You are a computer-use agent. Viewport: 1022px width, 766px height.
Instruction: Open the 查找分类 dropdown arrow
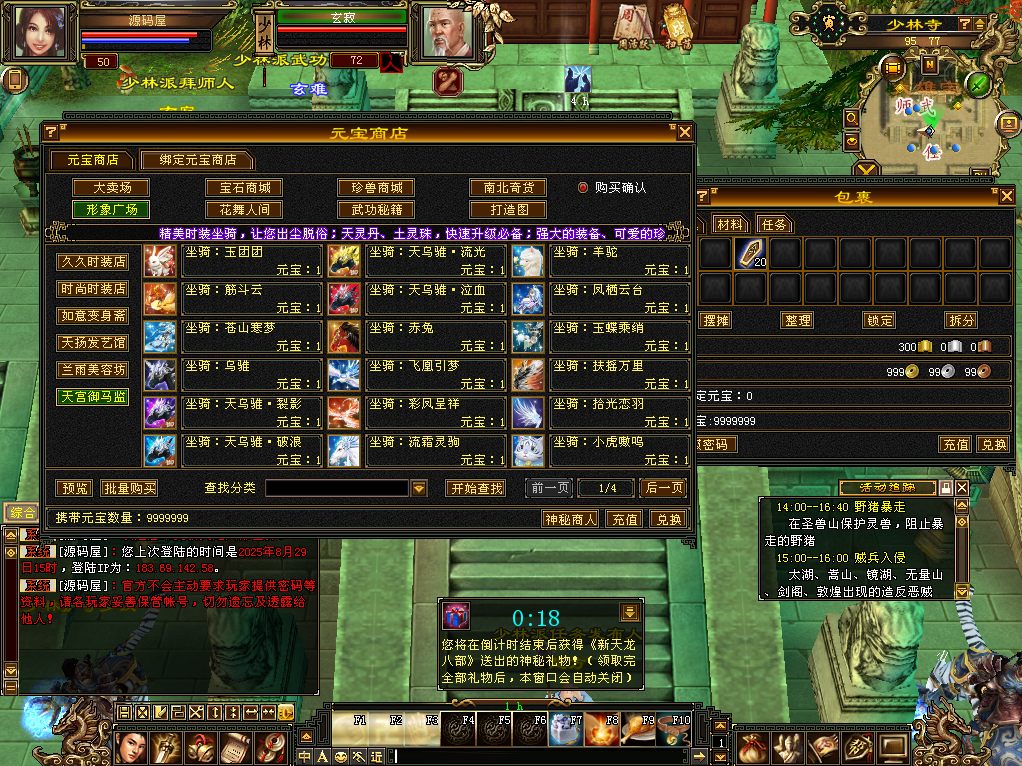tap(419, 489)
